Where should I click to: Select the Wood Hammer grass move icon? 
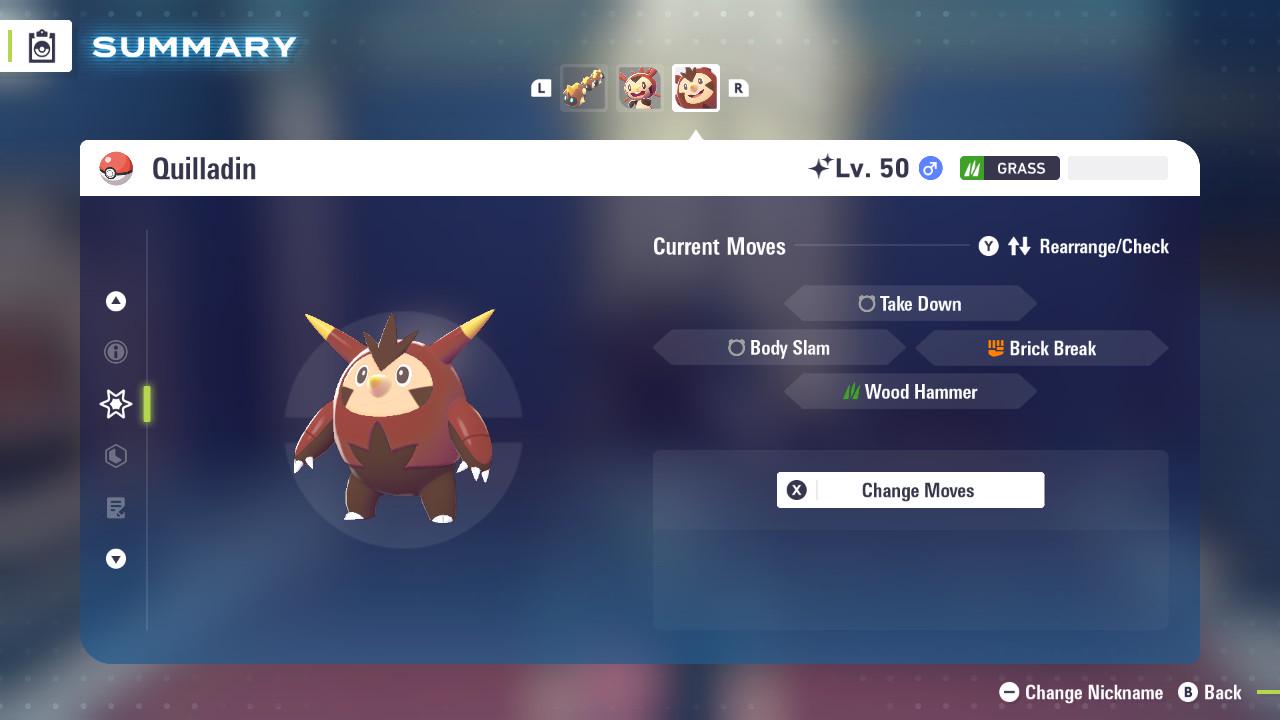point(851,392)
